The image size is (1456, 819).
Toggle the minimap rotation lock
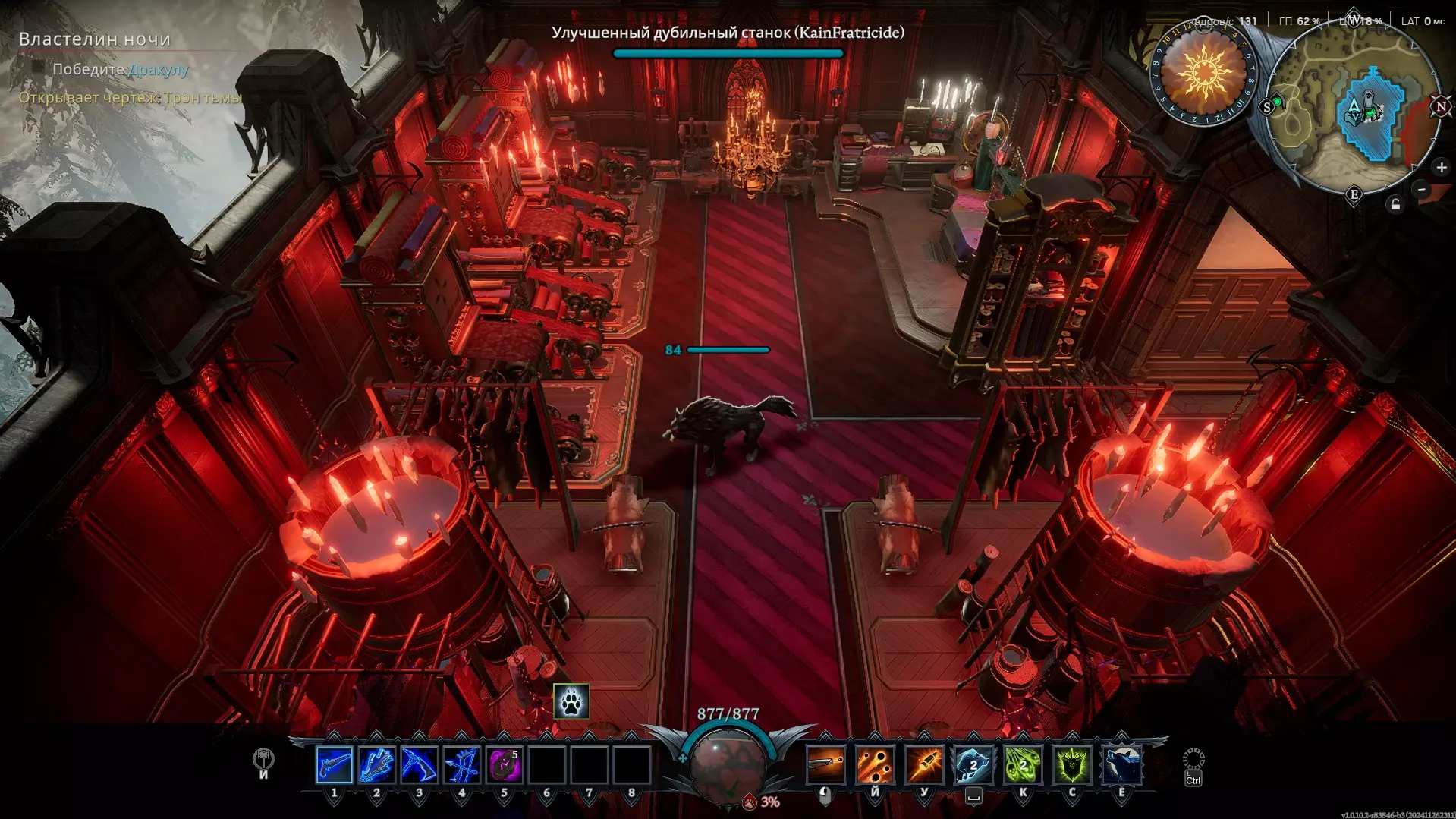click(1395, 204)
